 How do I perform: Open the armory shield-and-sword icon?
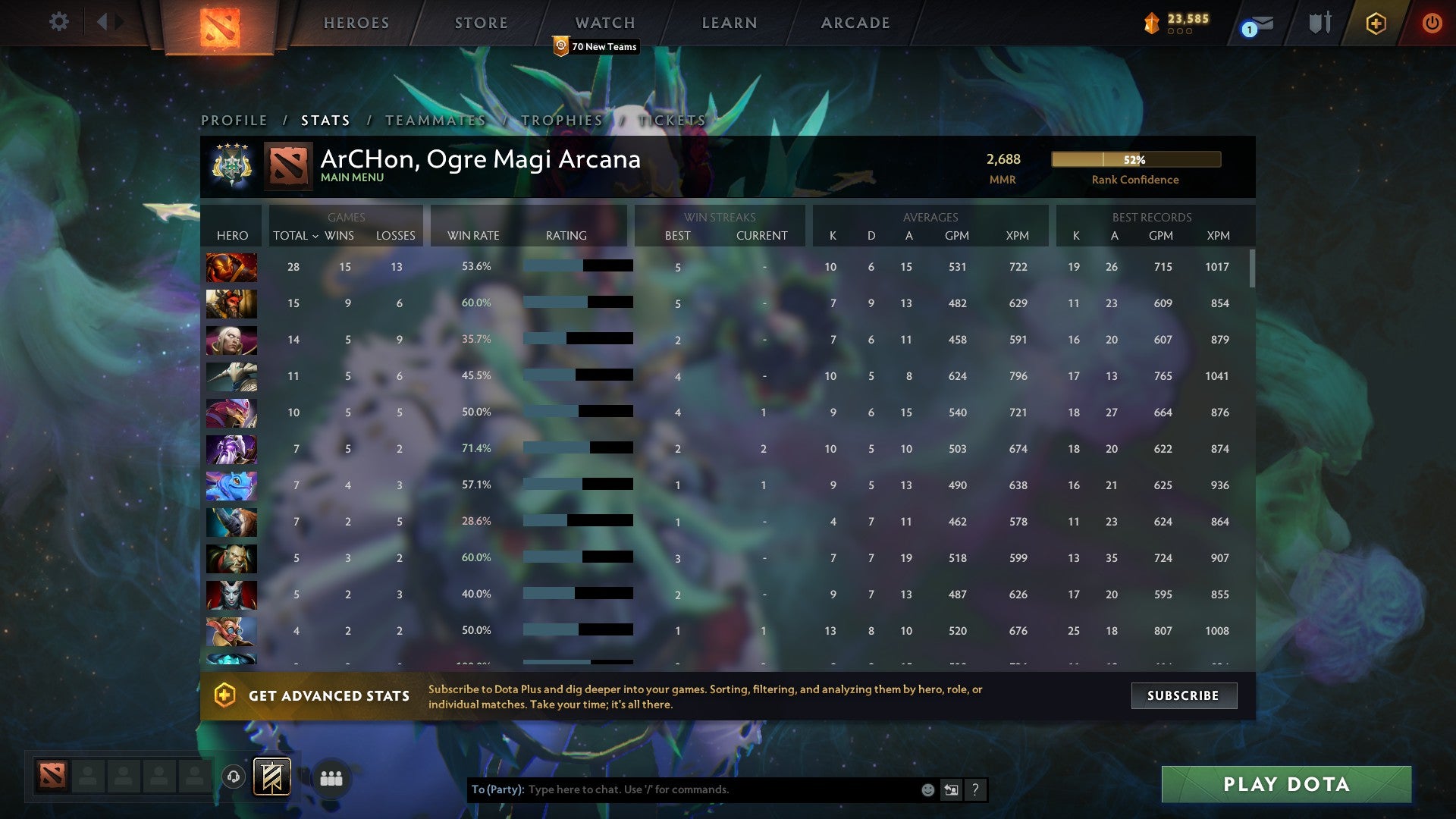(x=1319, y=23)
